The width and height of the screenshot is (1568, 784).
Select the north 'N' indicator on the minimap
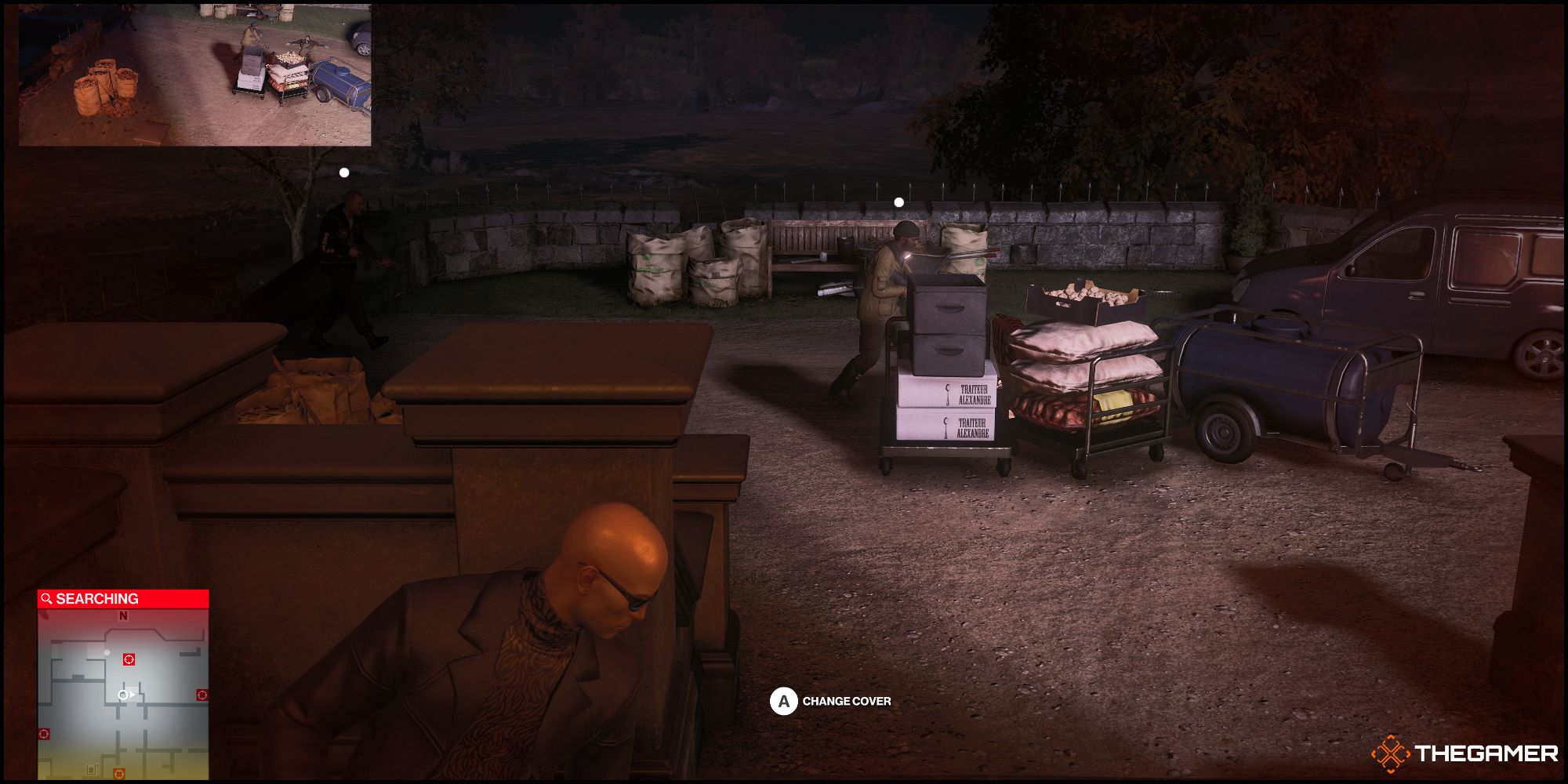123,616
